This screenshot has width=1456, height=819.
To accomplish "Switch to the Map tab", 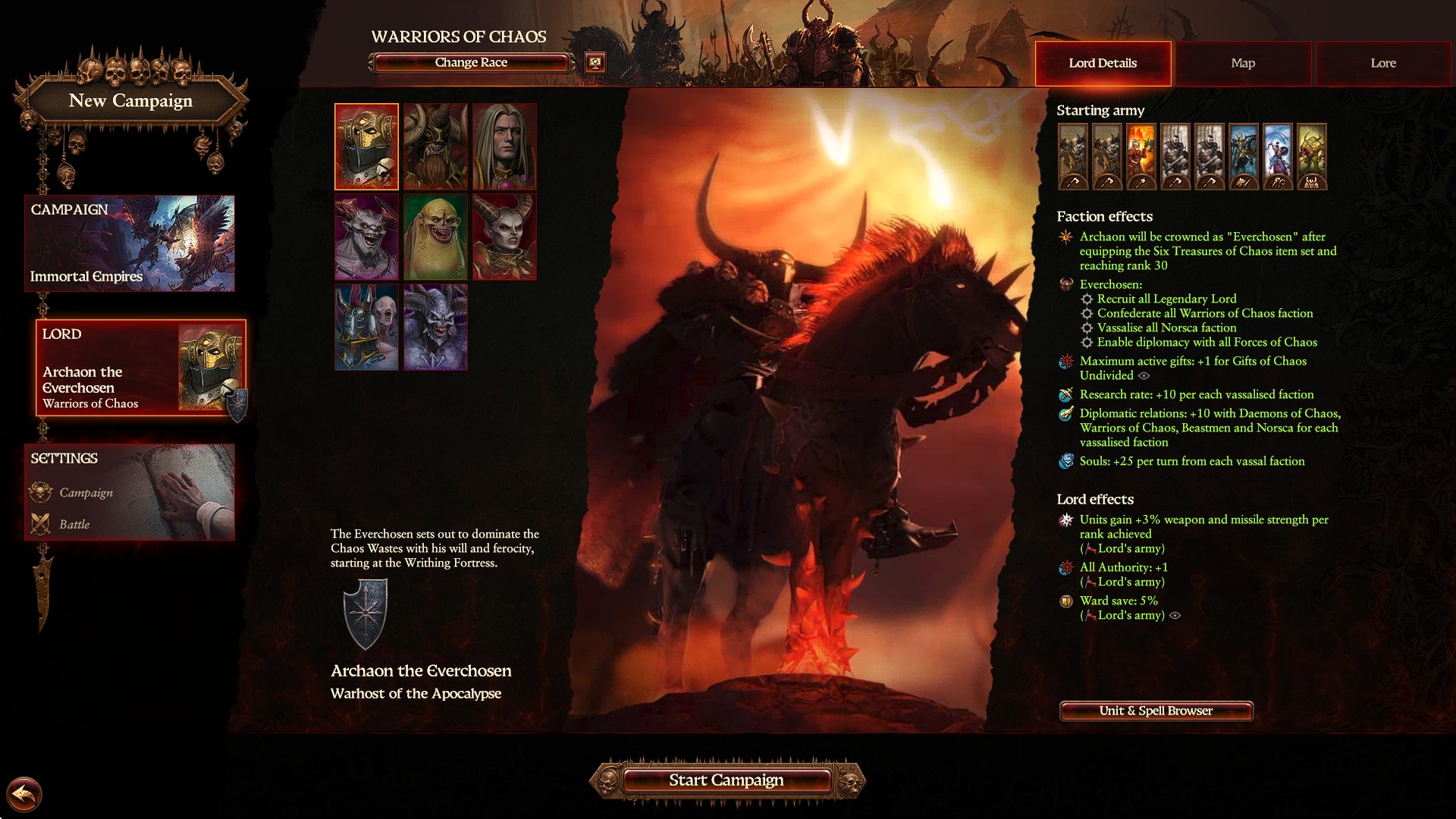I will point(1243,64).
